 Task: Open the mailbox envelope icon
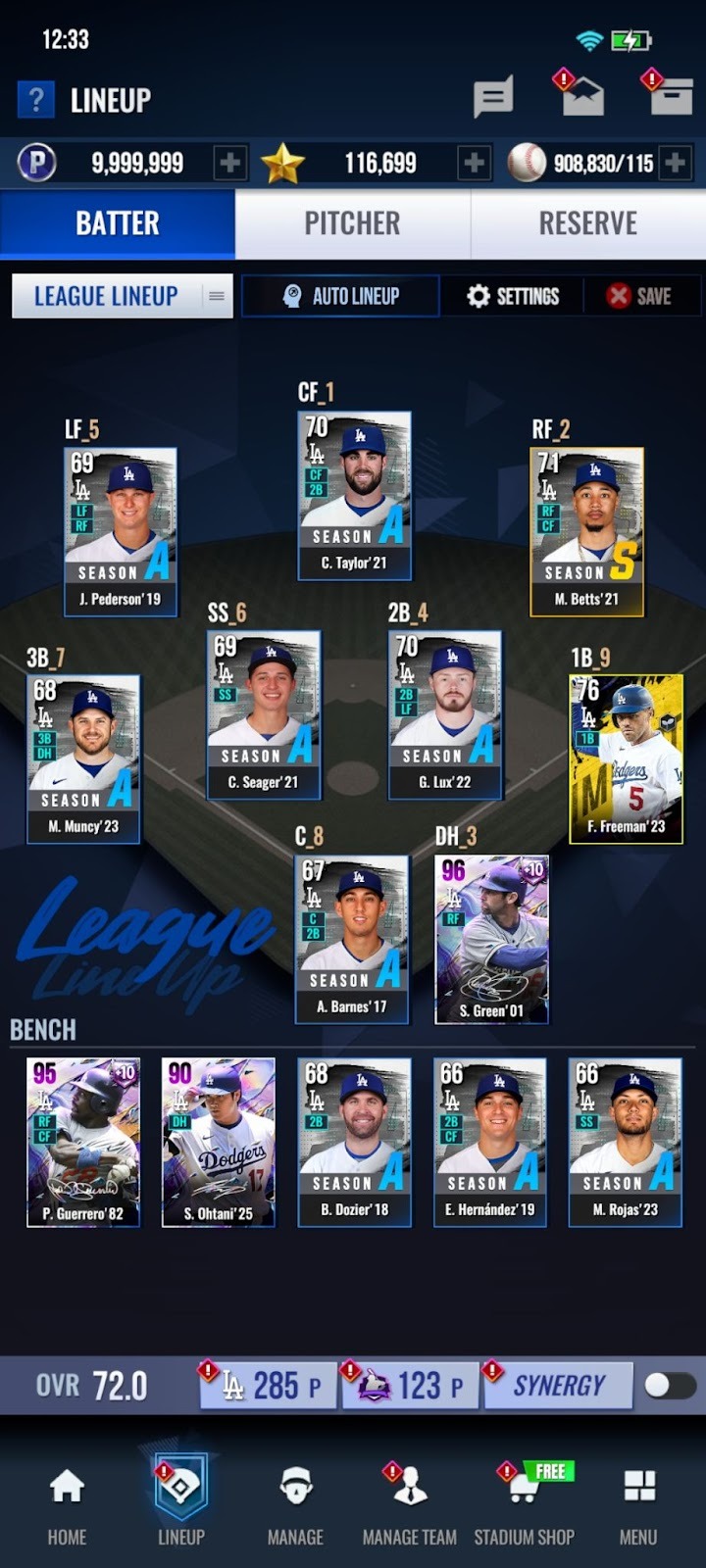click(x=582, y=98)
